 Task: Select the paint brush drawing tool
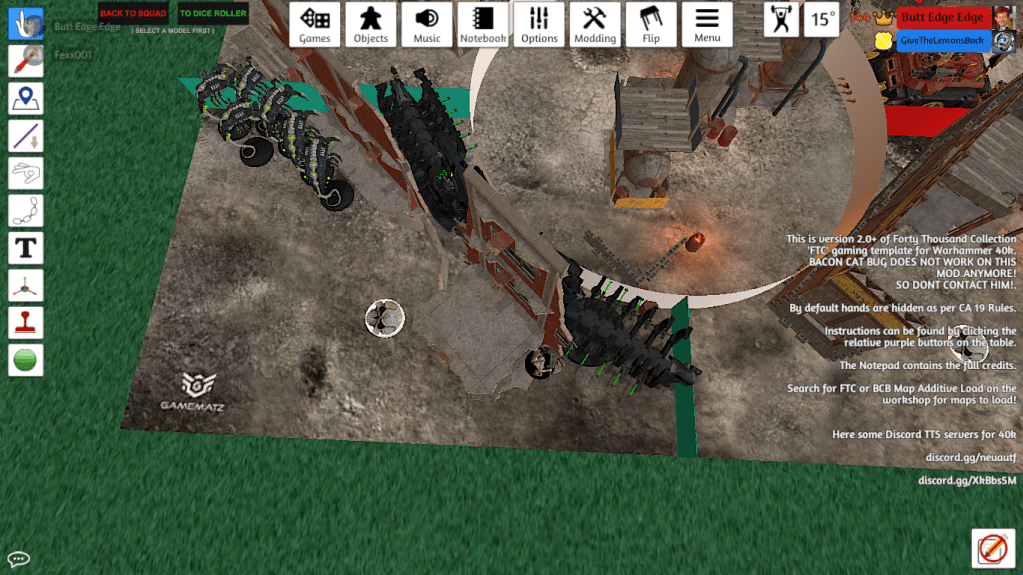click(26, 61)
